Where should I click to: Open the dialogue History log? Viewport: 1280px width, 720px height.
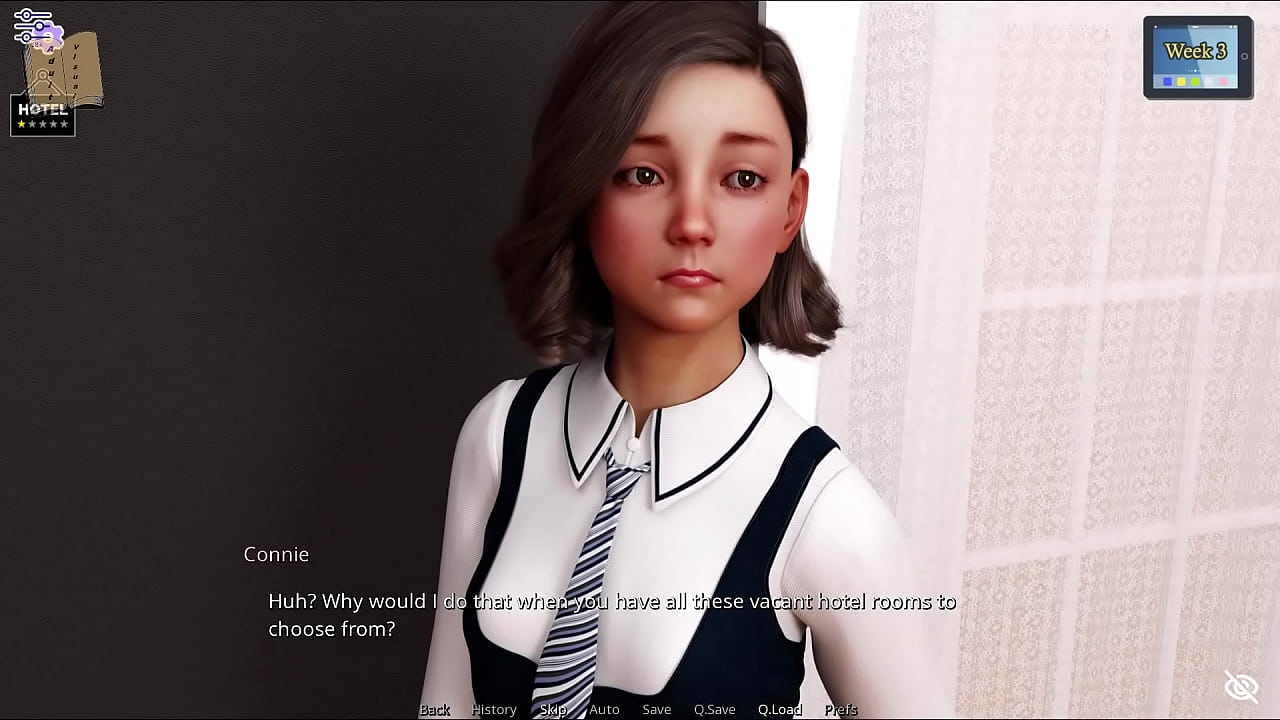tap(494, 709)
